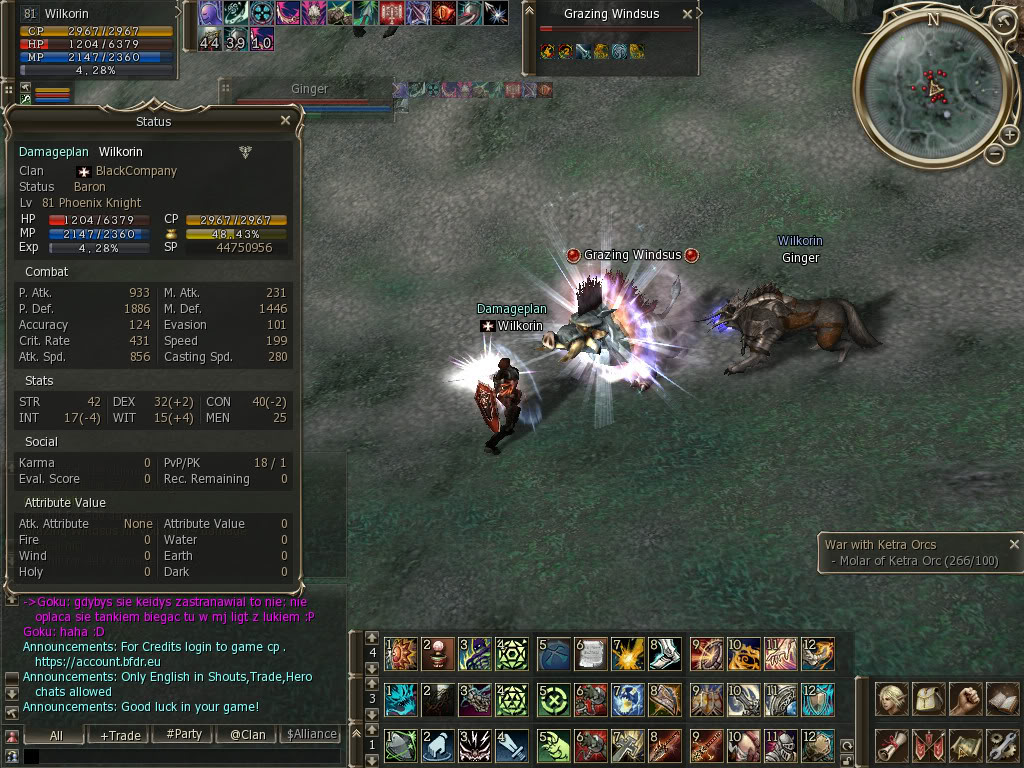Show the All chat tab

pyautogui.click(x=56, y=735)
